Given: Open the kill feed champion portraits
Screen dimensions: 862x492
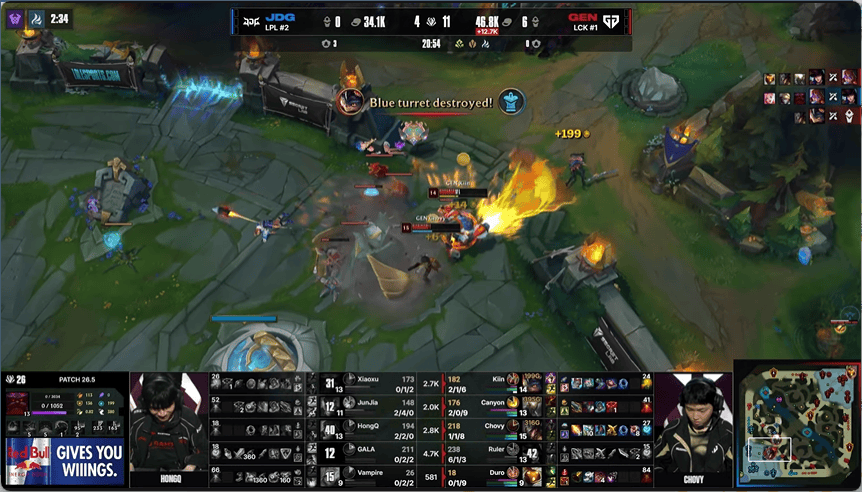Looking at the screenshot, I should pyautogui.click(x=811, y=97).
